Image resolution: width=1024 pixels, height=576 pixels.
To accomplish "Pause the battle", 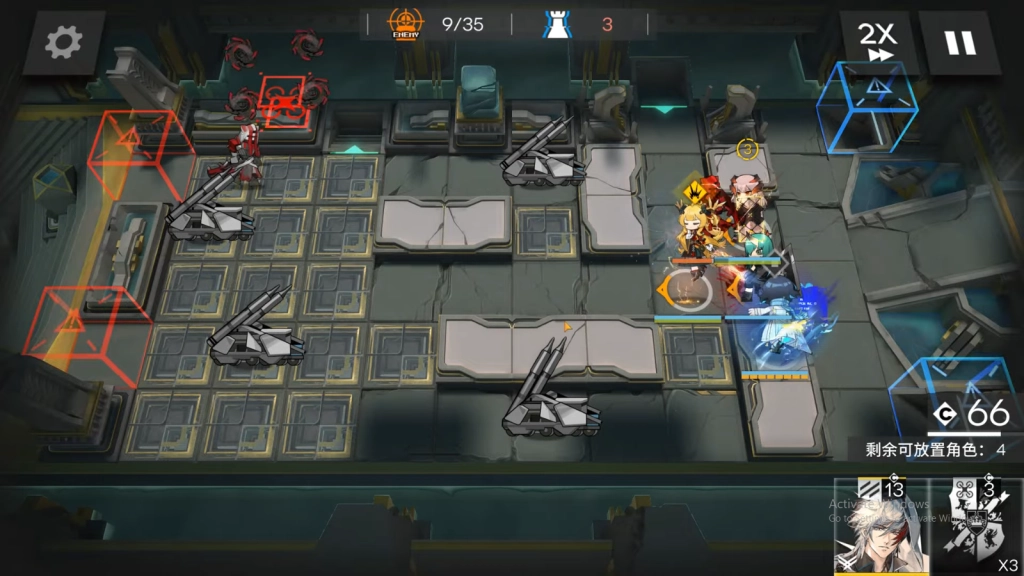I will [x=959, y=42].
